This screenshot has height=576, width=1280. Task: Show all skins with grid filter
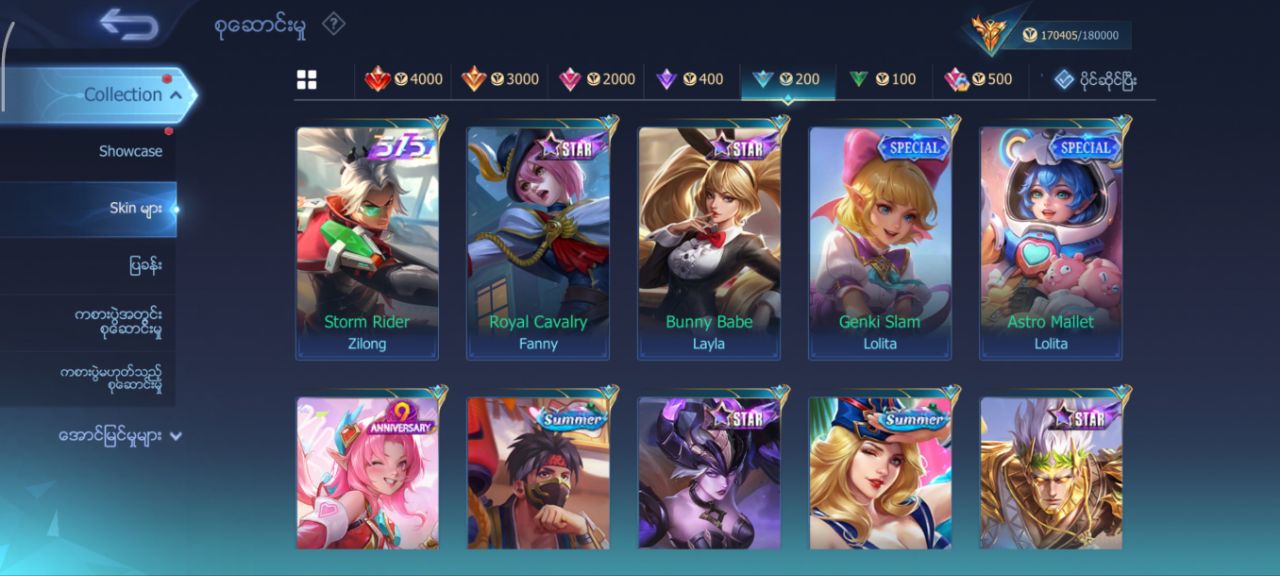307,80
